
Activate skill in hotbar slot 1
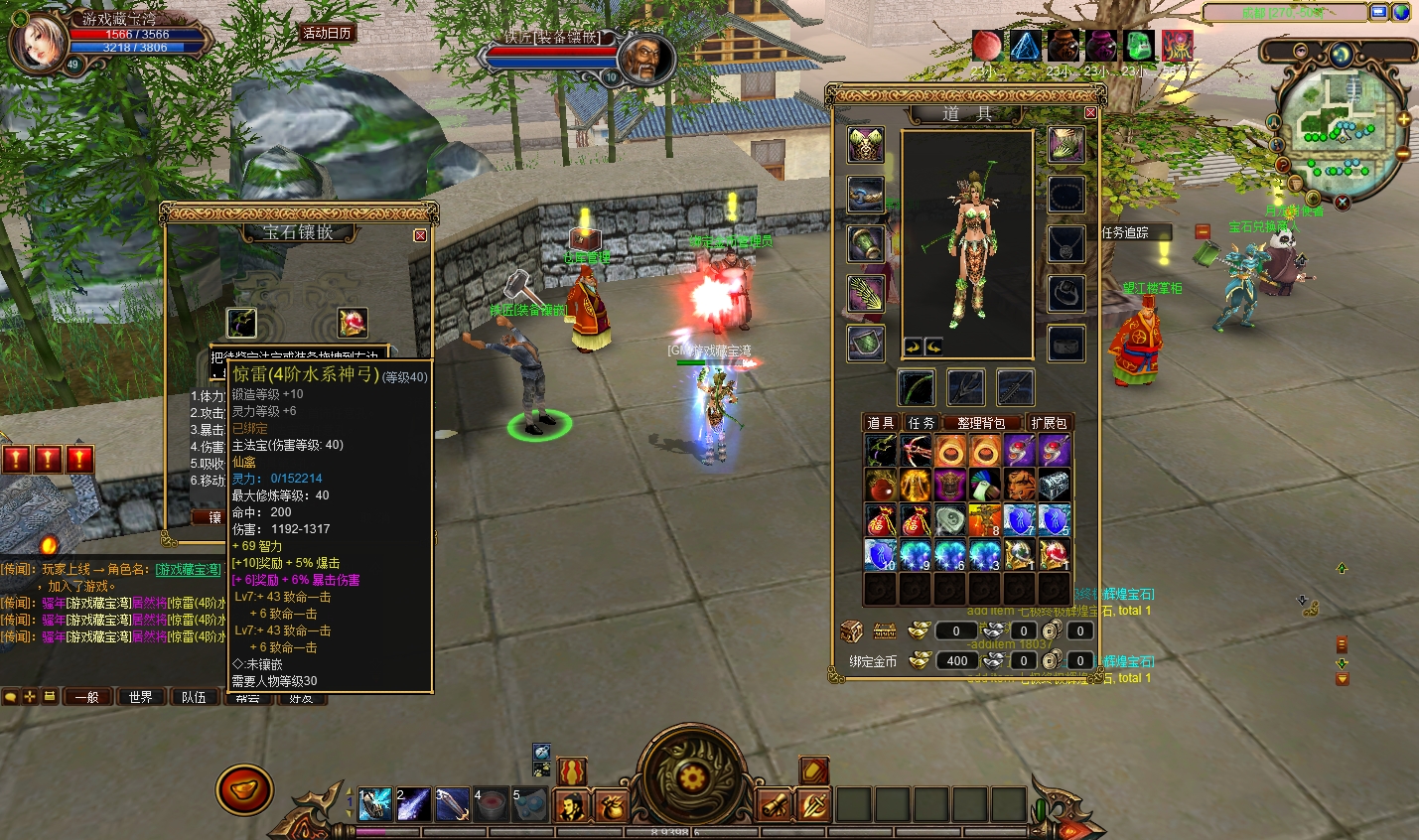tap(374, 804)
